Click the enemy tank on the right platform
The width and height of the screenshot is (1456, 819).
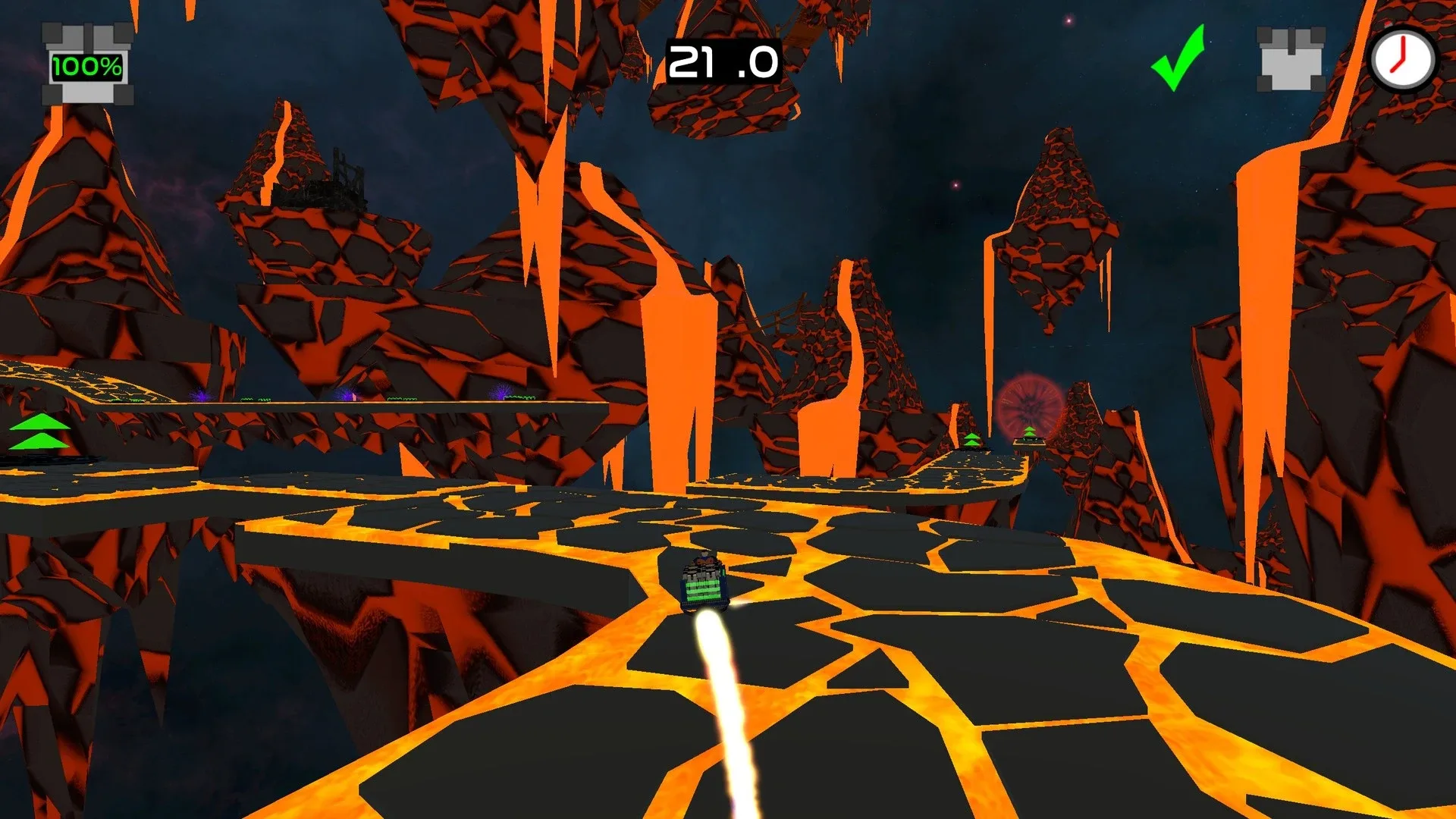click(1029, 441)
